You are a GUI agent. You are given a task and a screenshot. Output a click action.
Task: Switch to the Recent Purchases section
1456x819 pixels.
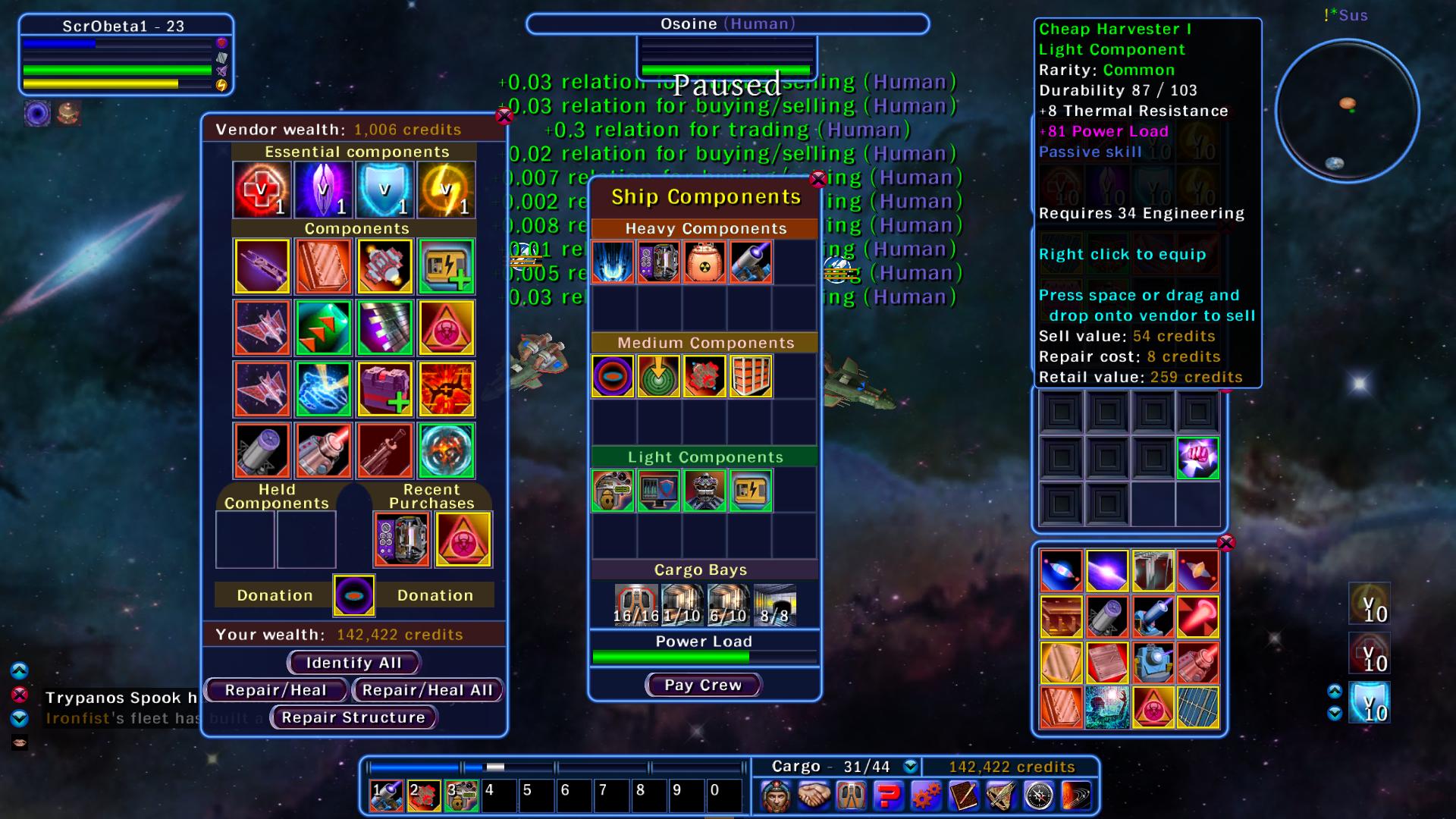click(x=433, y=495)
